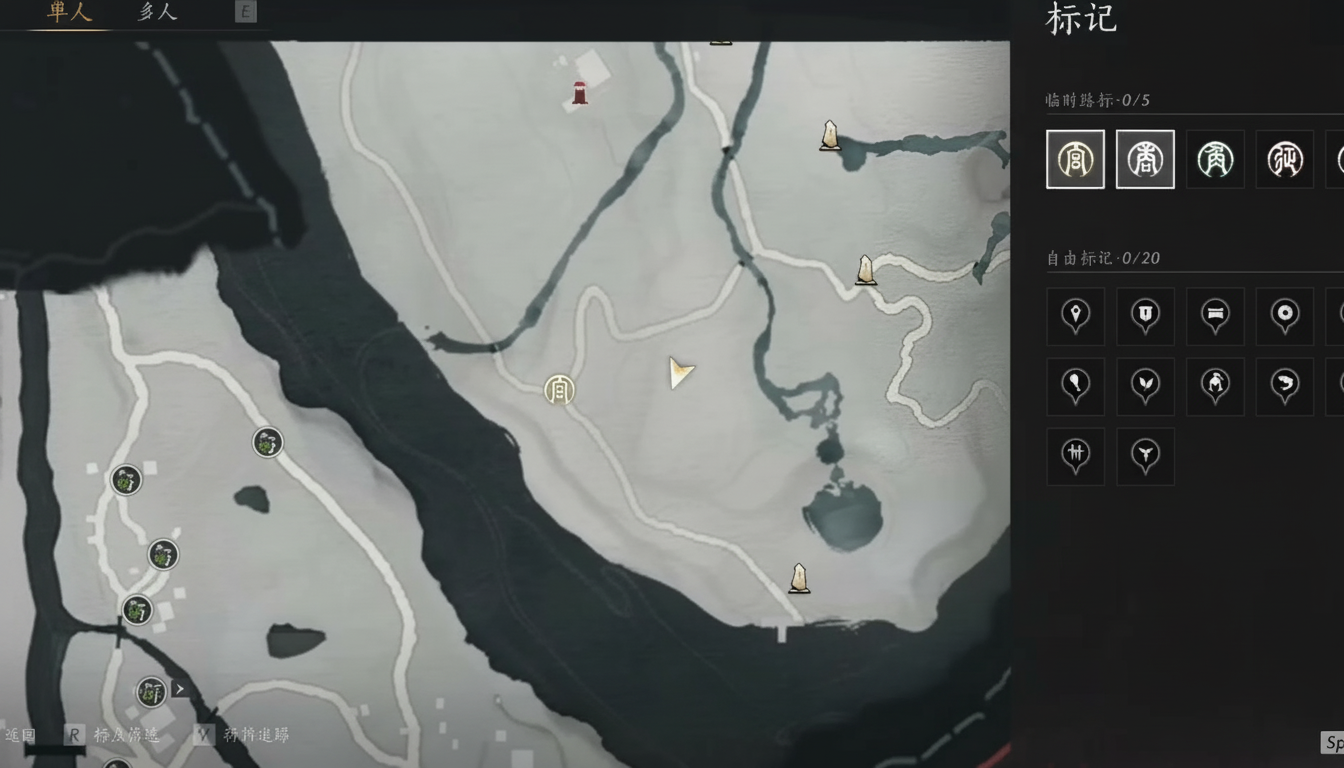
Task: Choose the leaf plant marker icon
Action: coord(1145,386)
